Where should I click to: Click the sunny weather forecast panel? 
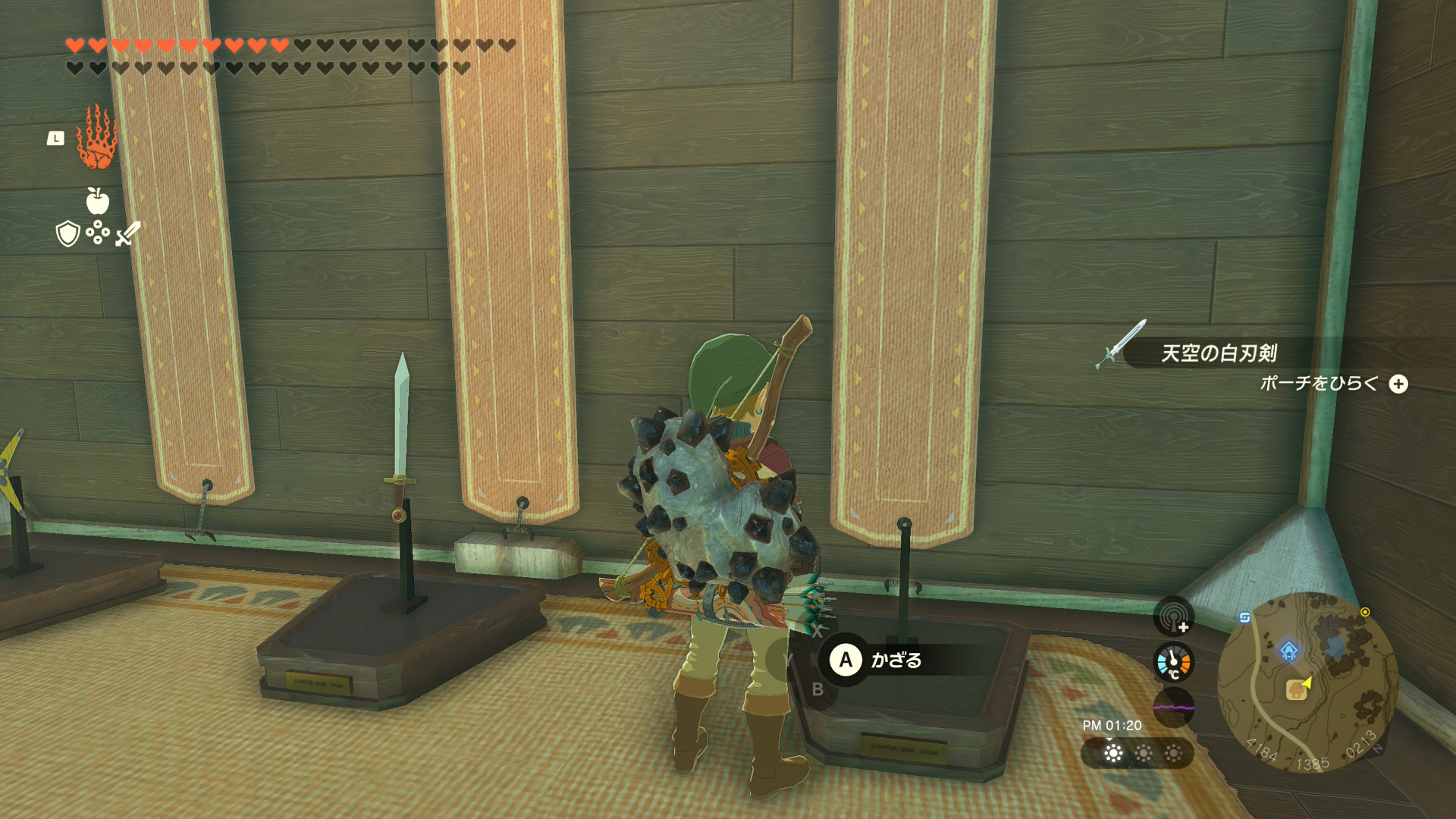tap(1137, 753)
